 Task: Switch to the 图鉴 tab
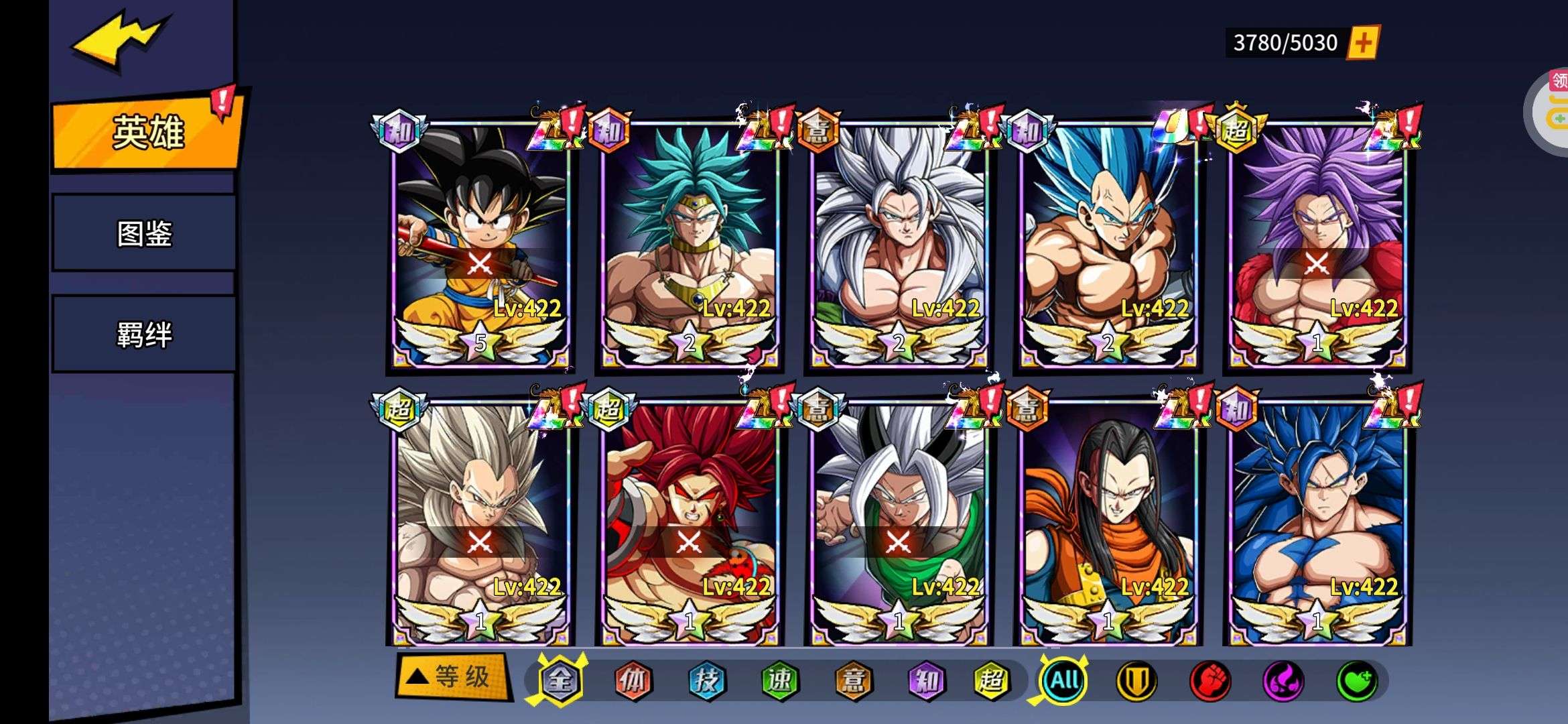(x=144, y=233)
